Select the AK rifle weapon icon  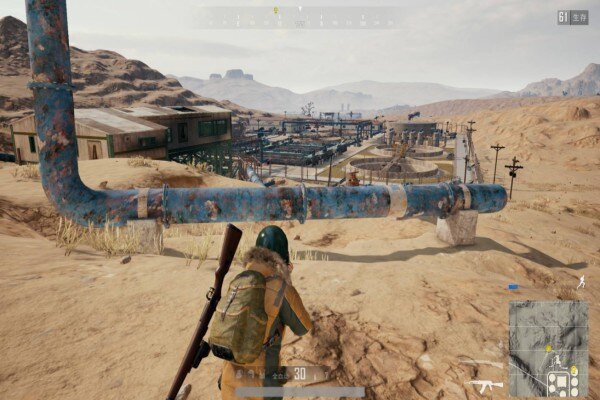485,384
